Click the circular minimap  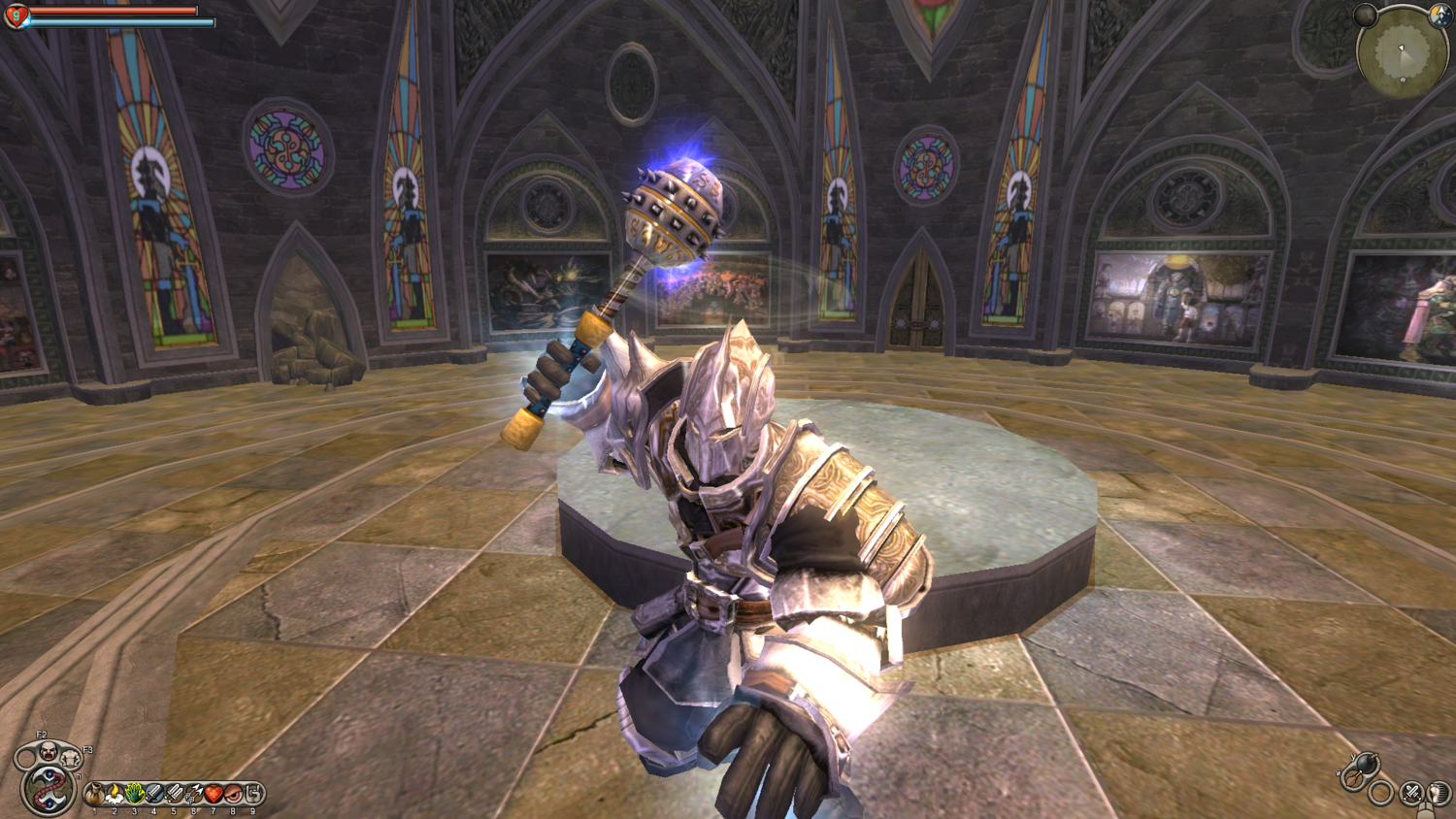[1402, 52]
